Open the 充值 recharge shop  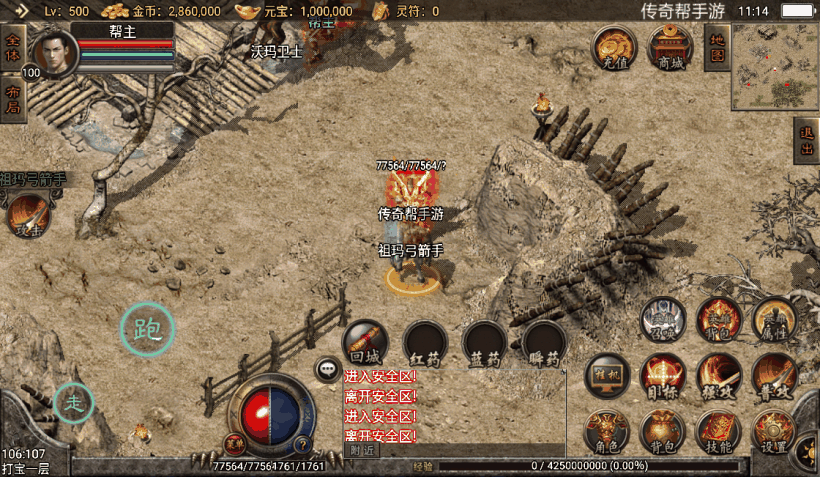pyautogui.click(x=614, y=46)
